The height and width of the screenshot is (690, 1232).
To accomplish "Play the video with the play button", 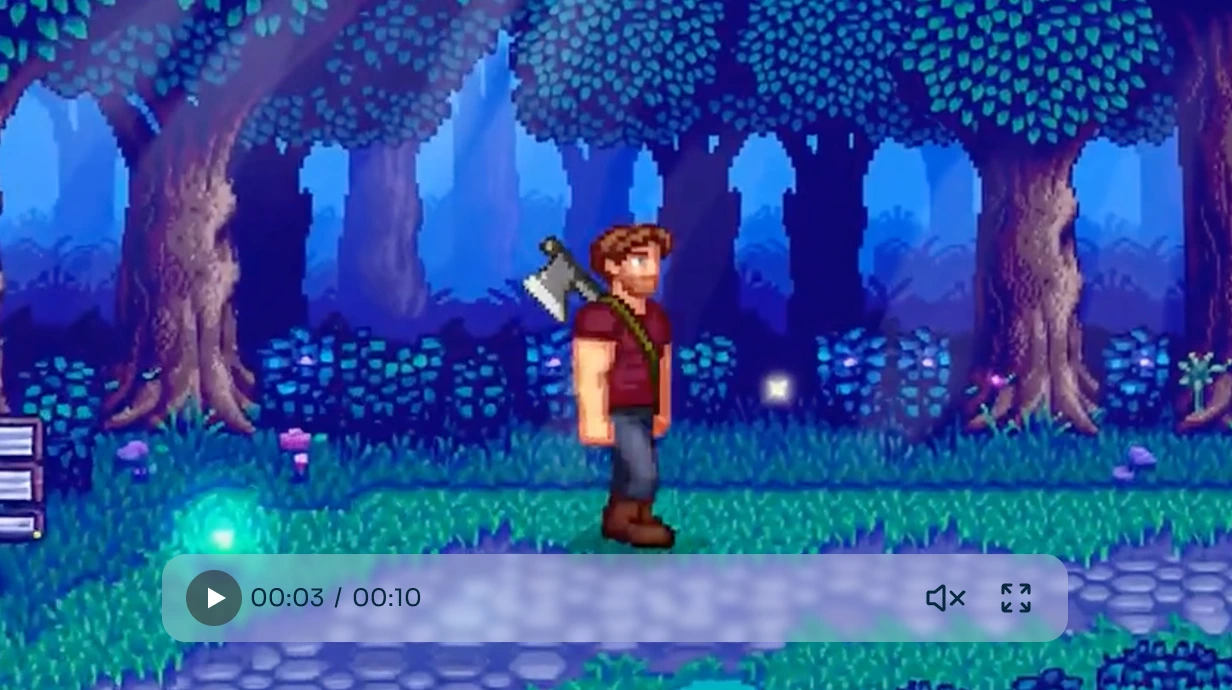I will (214, 598).
